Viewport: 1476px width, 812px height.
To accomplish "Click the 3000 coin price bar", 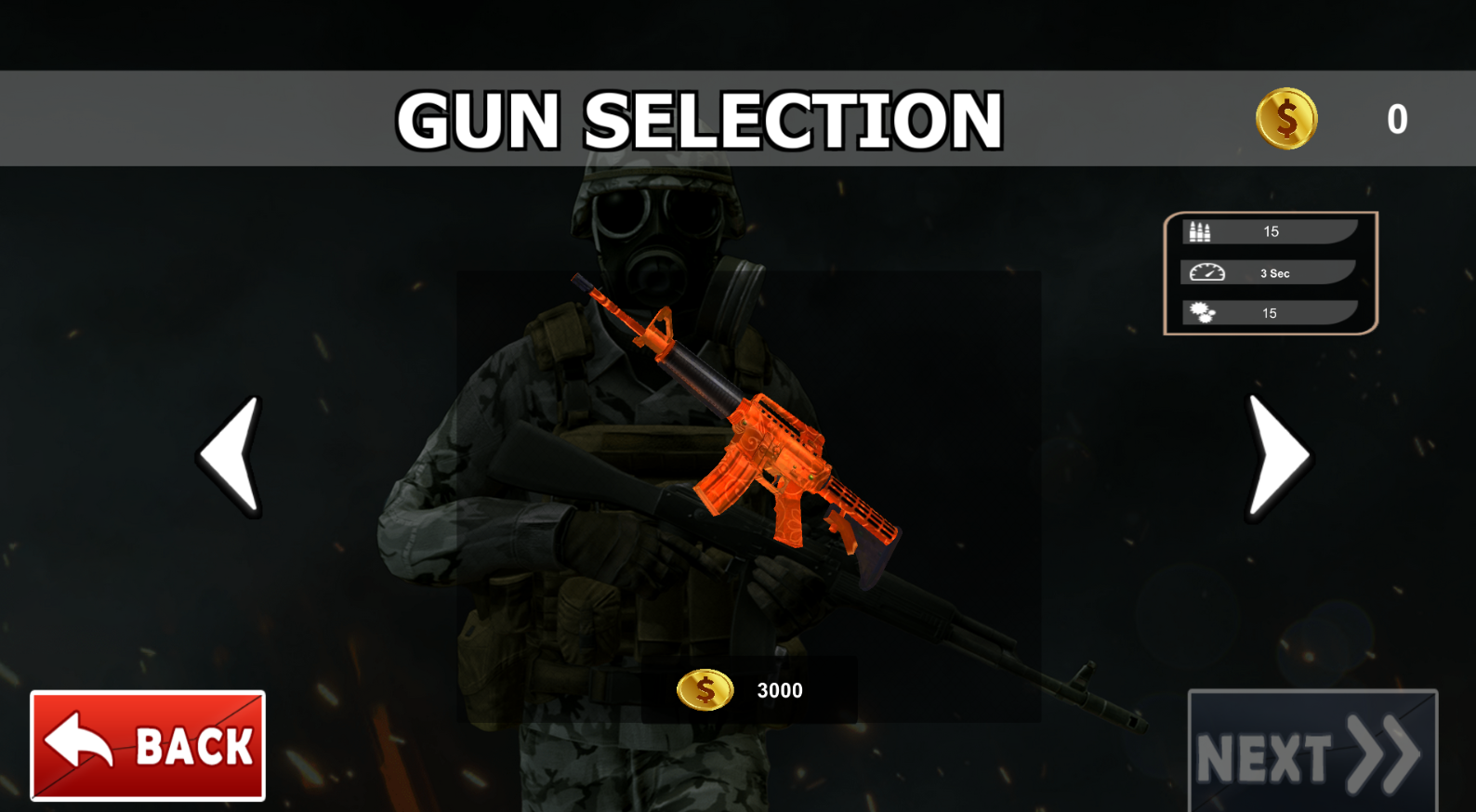I will (753, 690).
